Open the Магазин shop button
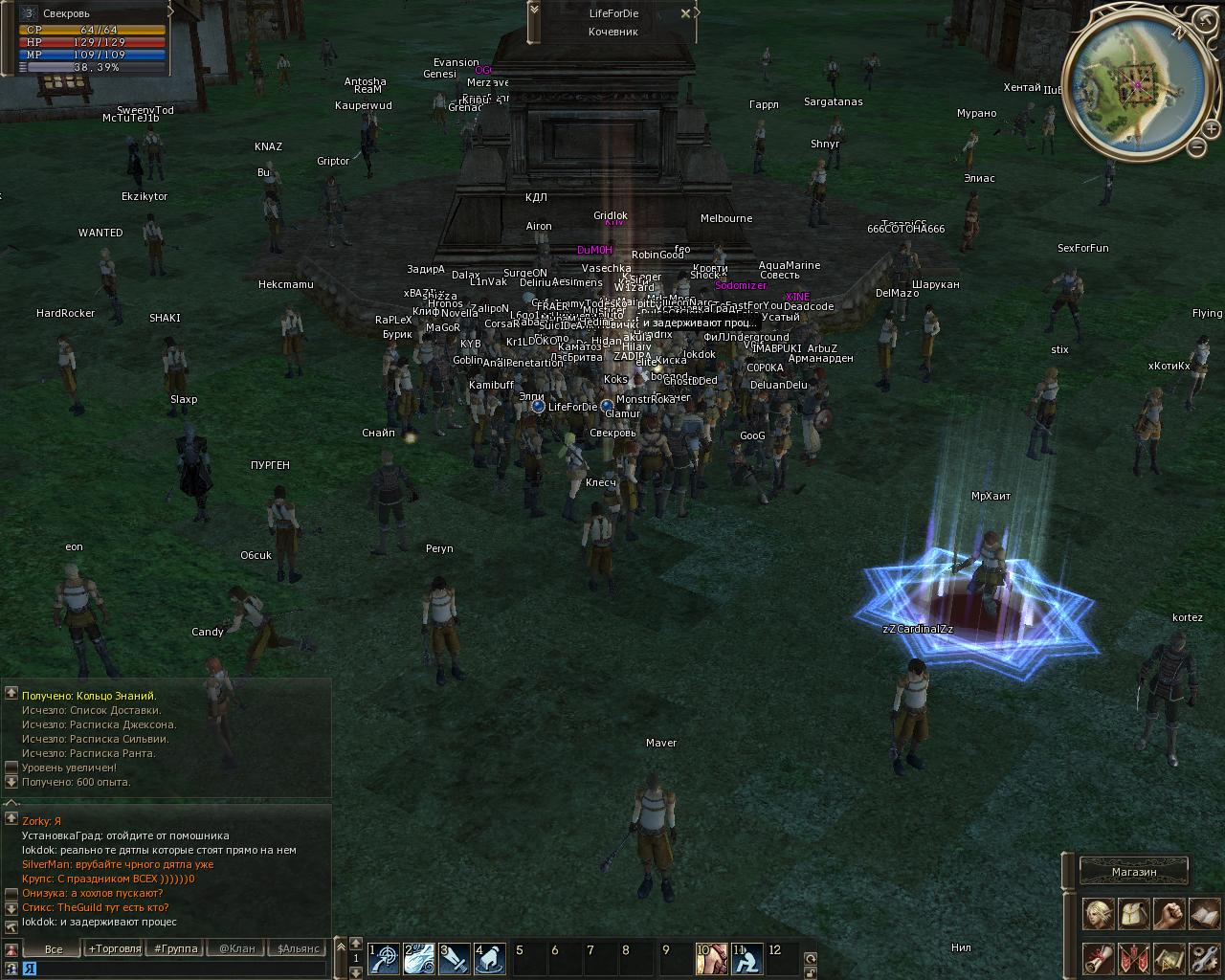1225x980 pixels. pyautogui.click(x=1134, y=872)
